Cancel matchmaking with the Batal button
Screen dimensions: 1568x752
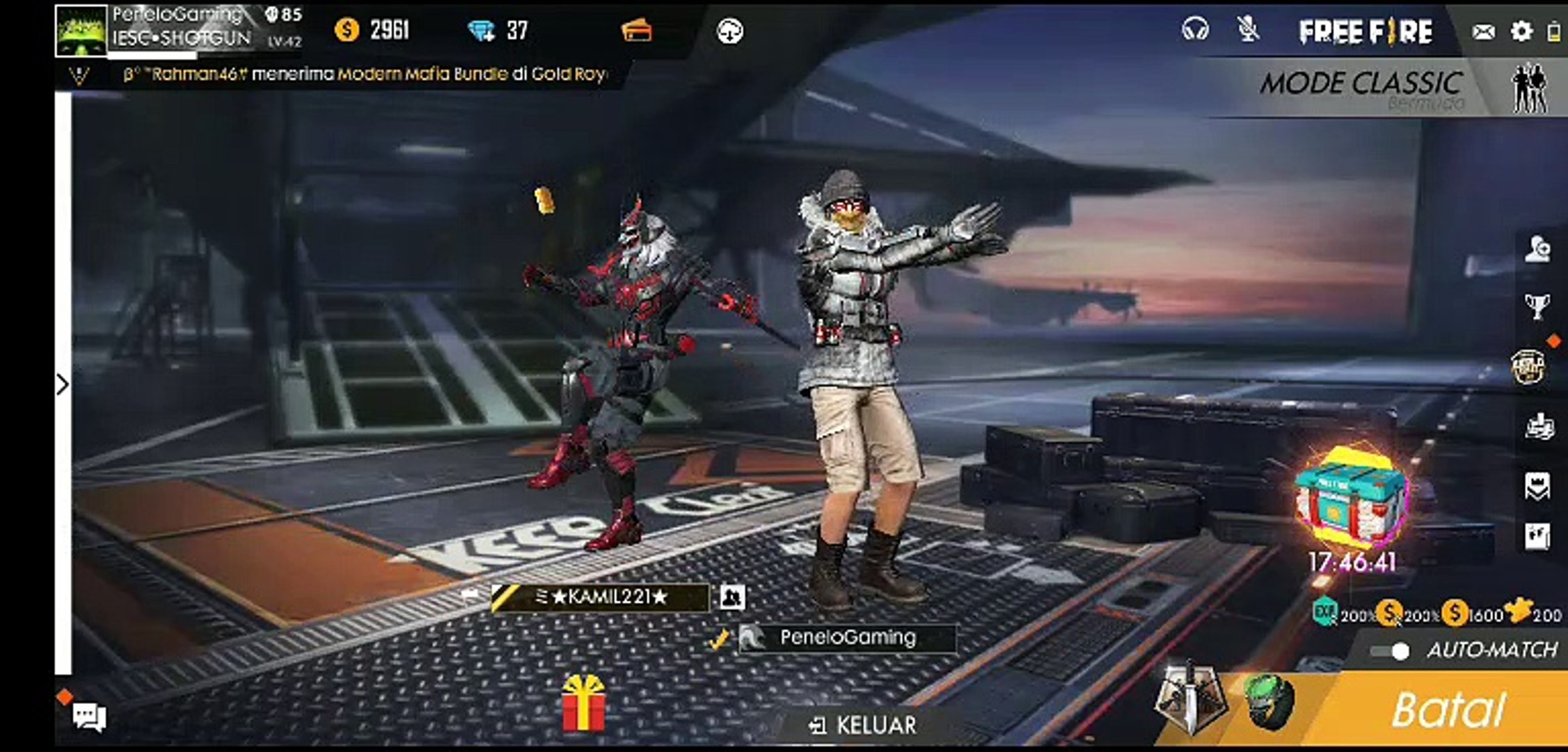(1448, 710)
